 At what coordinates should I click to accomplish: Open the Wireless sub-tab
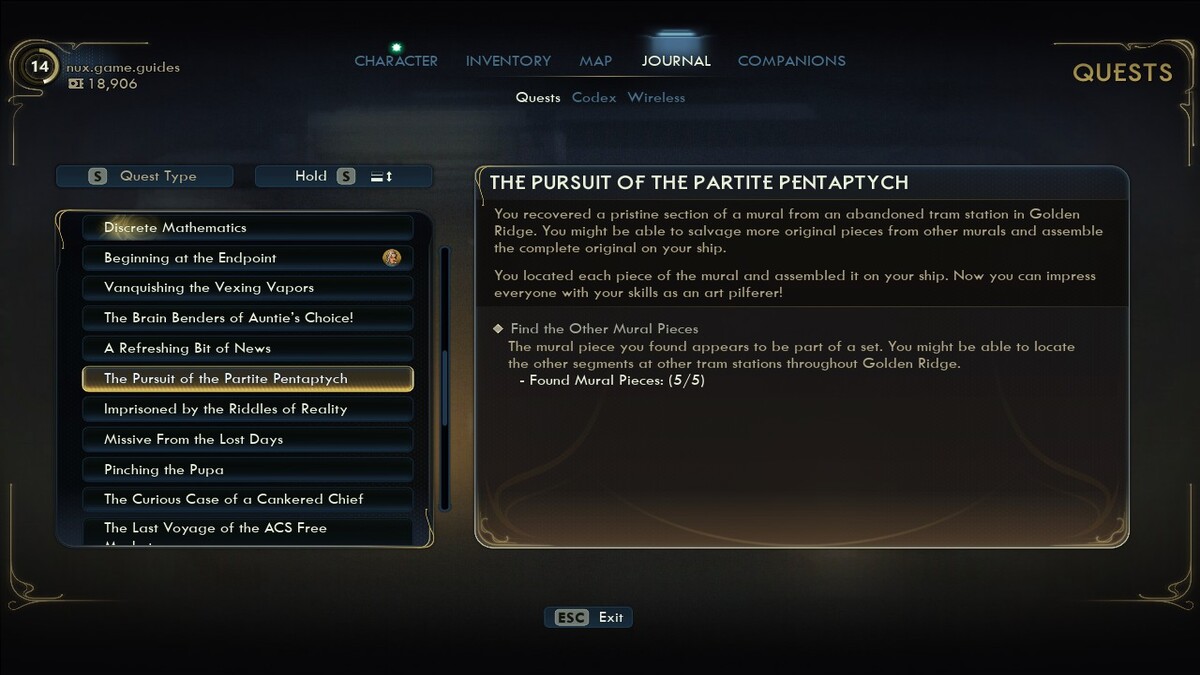click(x=656, y=98)
